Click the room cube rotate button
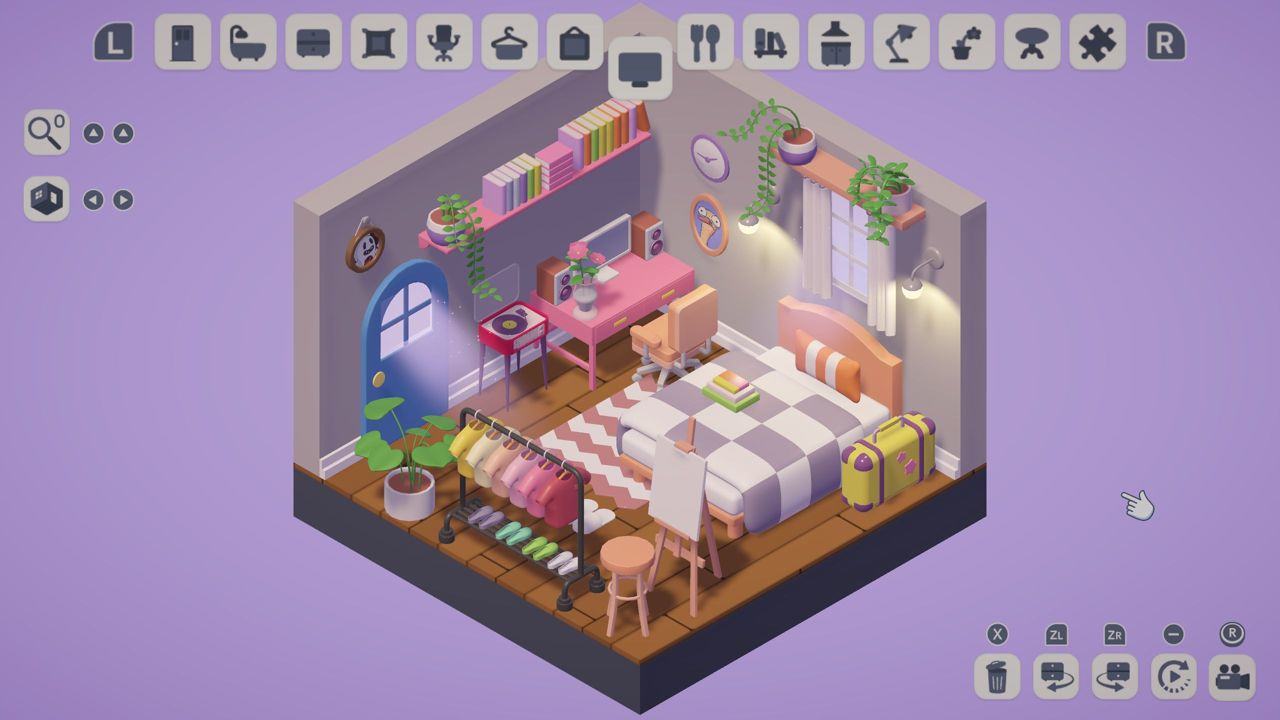The image size is (1280, 720). (x=47, y=199)
